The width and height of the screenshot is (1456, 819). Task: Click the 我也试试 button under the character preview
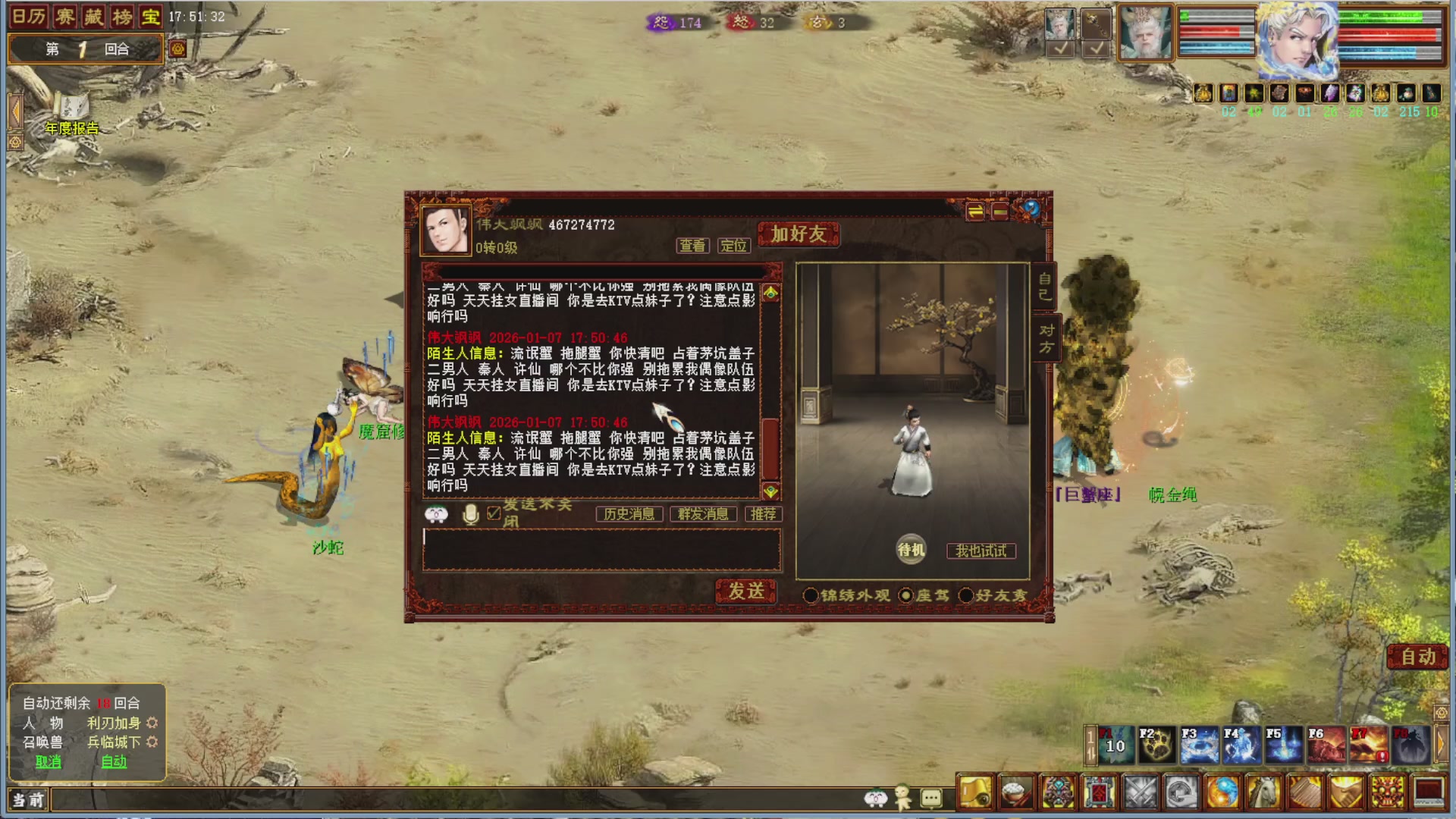click(x=980, y=551)
